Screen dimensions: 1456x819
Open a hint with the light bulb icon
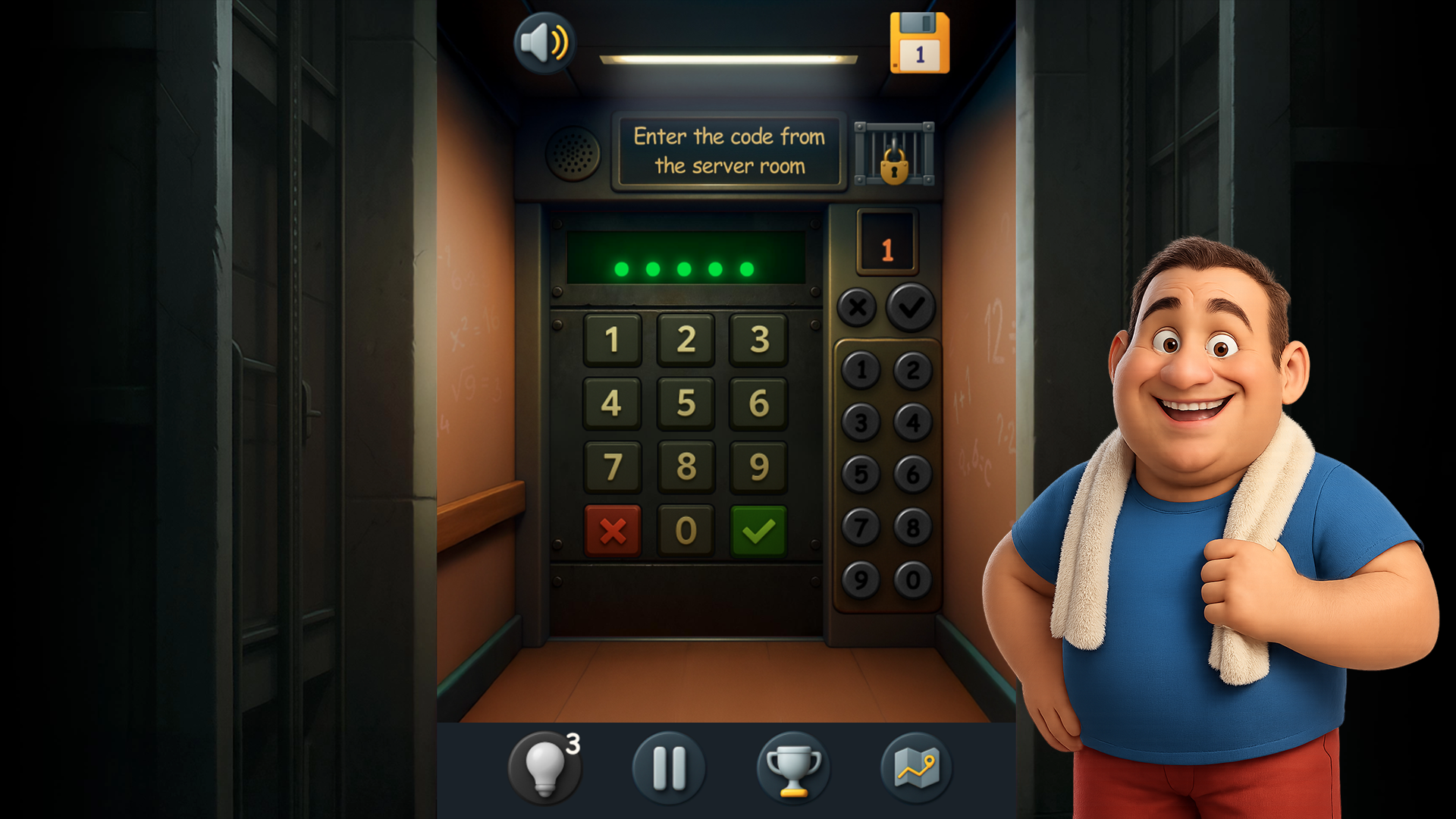[544, 767]
